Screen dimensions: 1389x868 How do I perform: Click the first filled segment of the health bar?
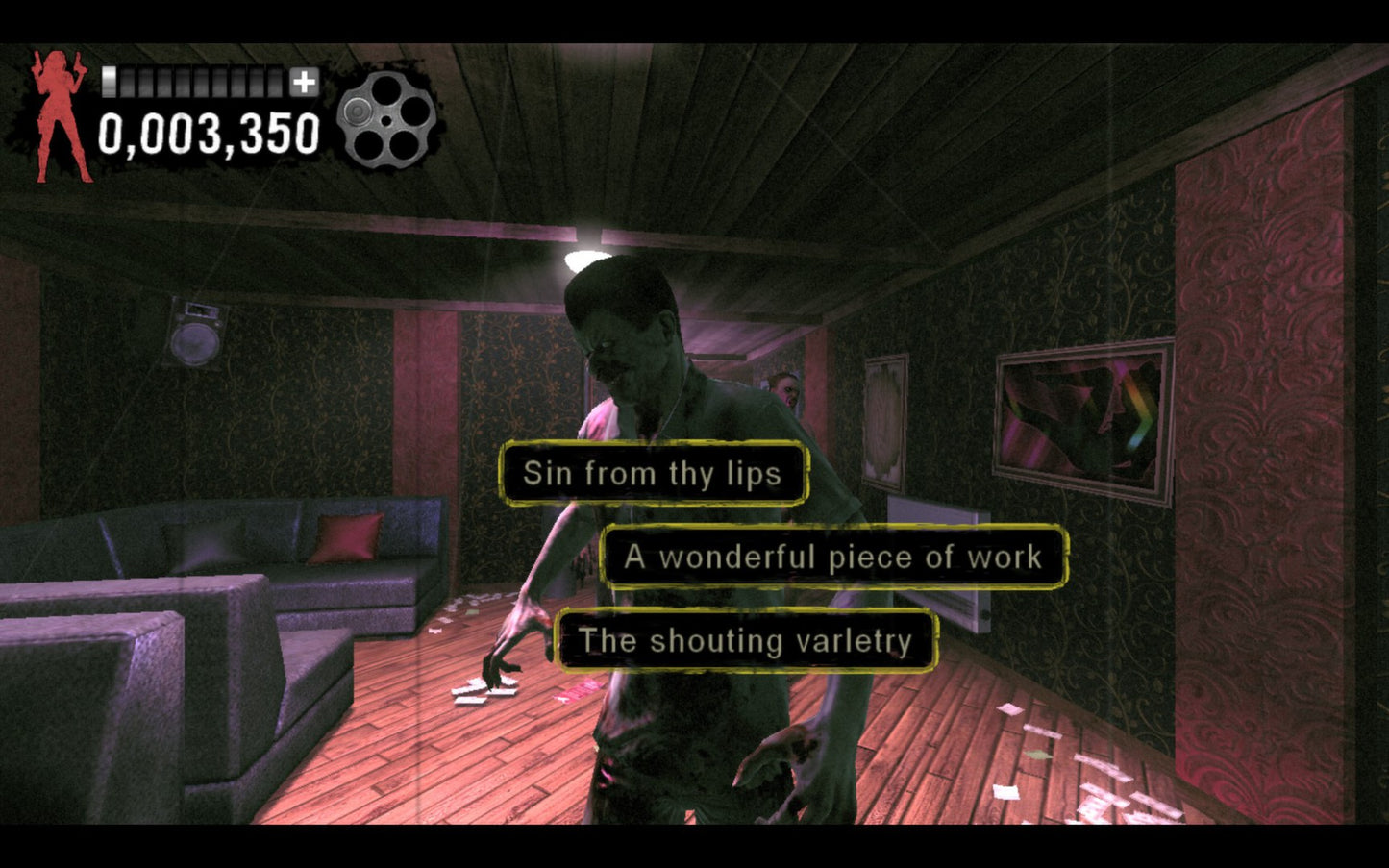(112, 81)
